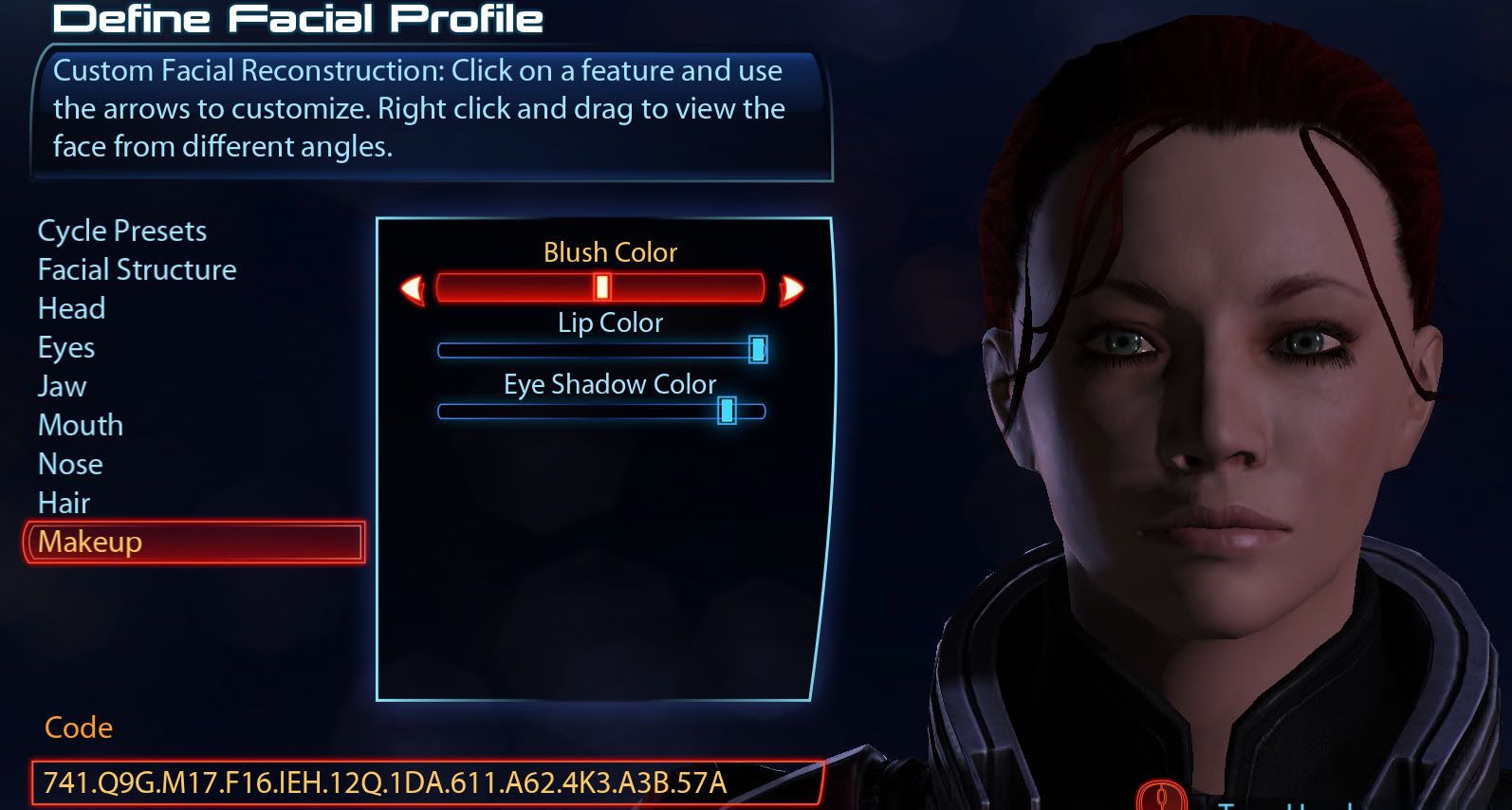Select the Lip Color slider
The height and width of the screenshot is (810, 1512).
tap(599, 350)
